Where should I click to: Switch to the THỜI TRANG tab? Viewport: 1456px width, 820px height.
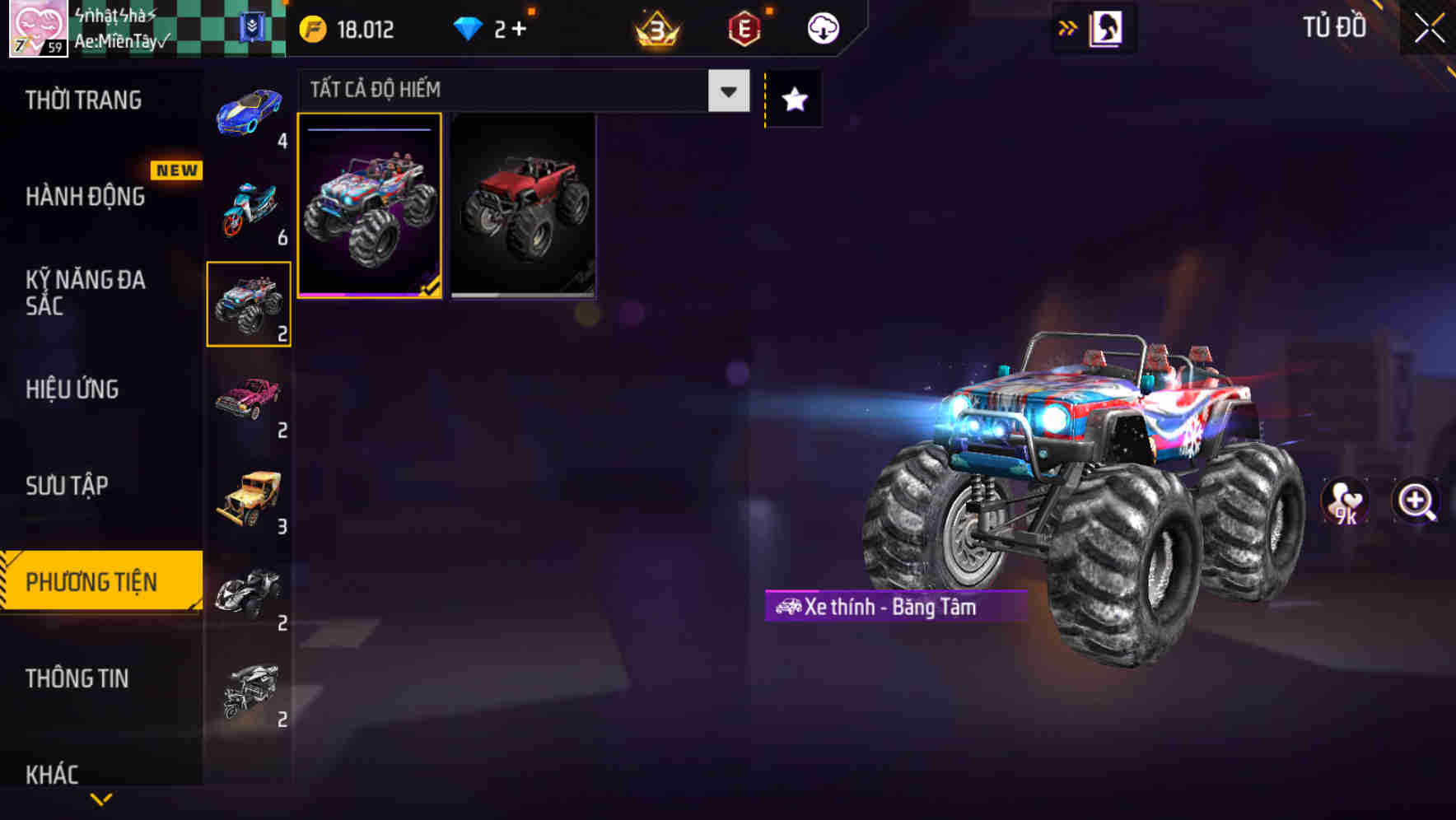pyautogui.click(x=82, y=100)
